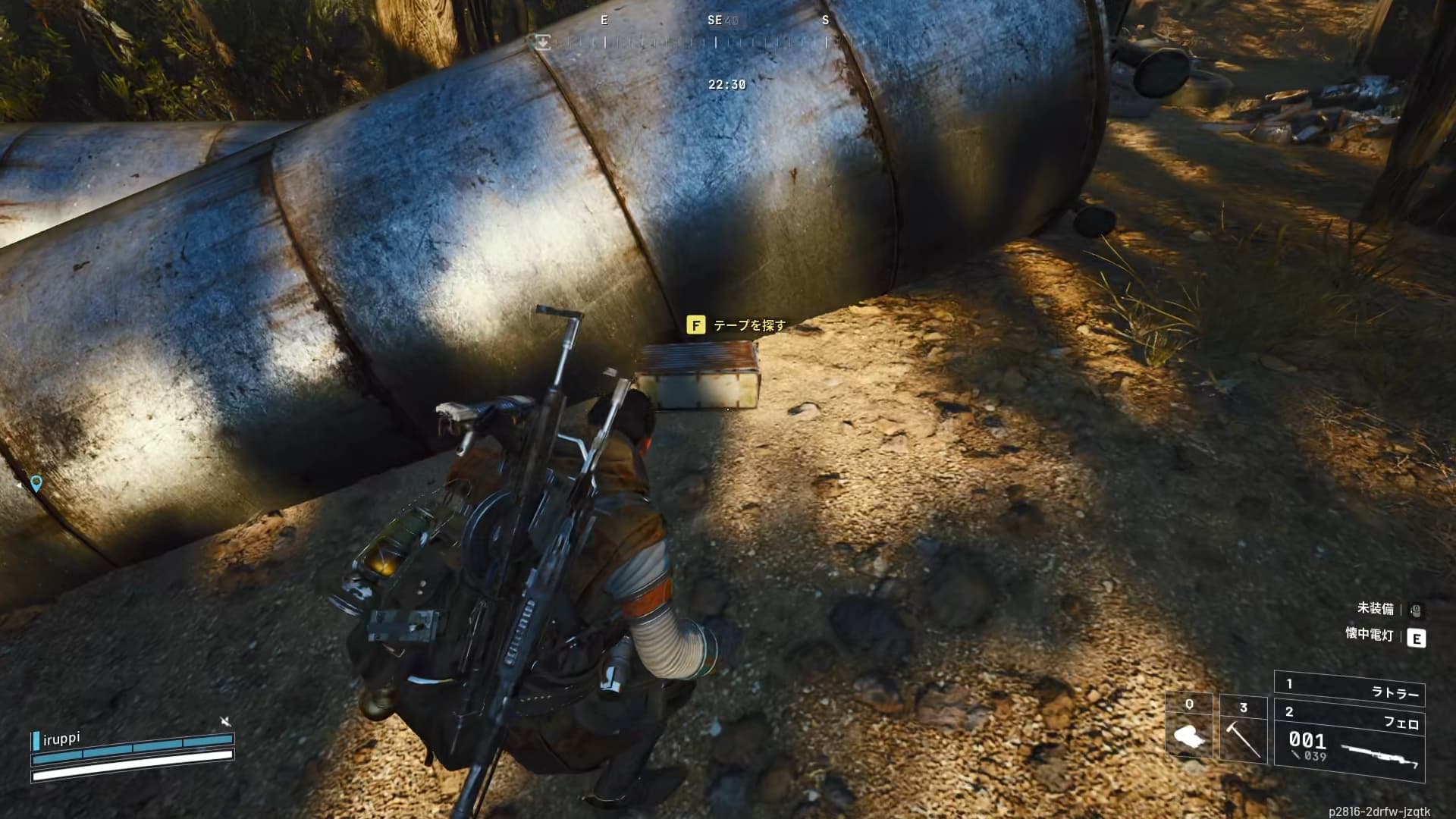
Task: Click the blue location marker icon
Action: 36,482
